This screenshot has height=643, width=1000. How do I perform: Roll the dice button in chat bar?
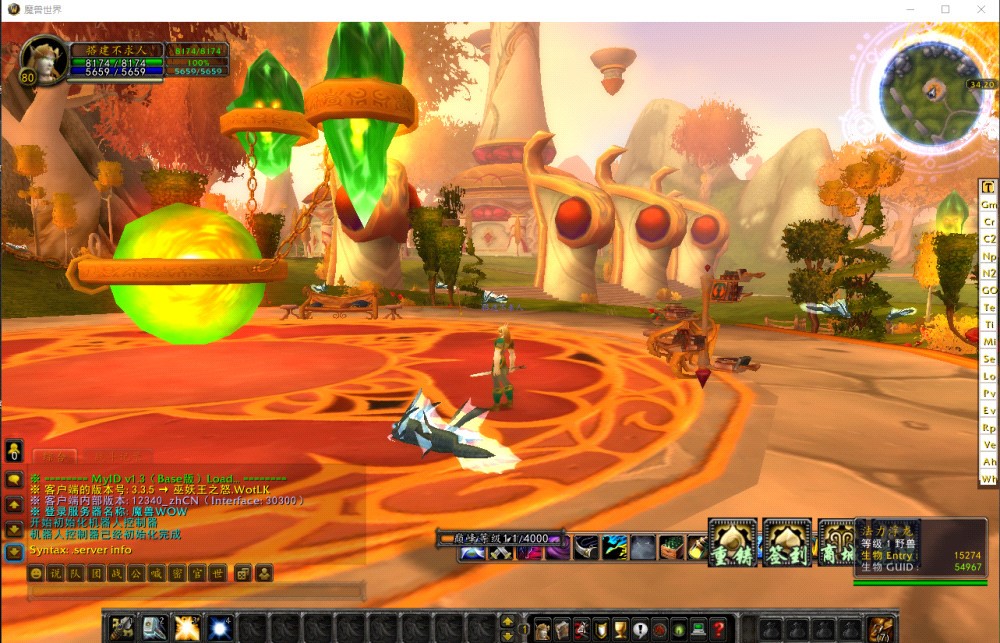243,574
